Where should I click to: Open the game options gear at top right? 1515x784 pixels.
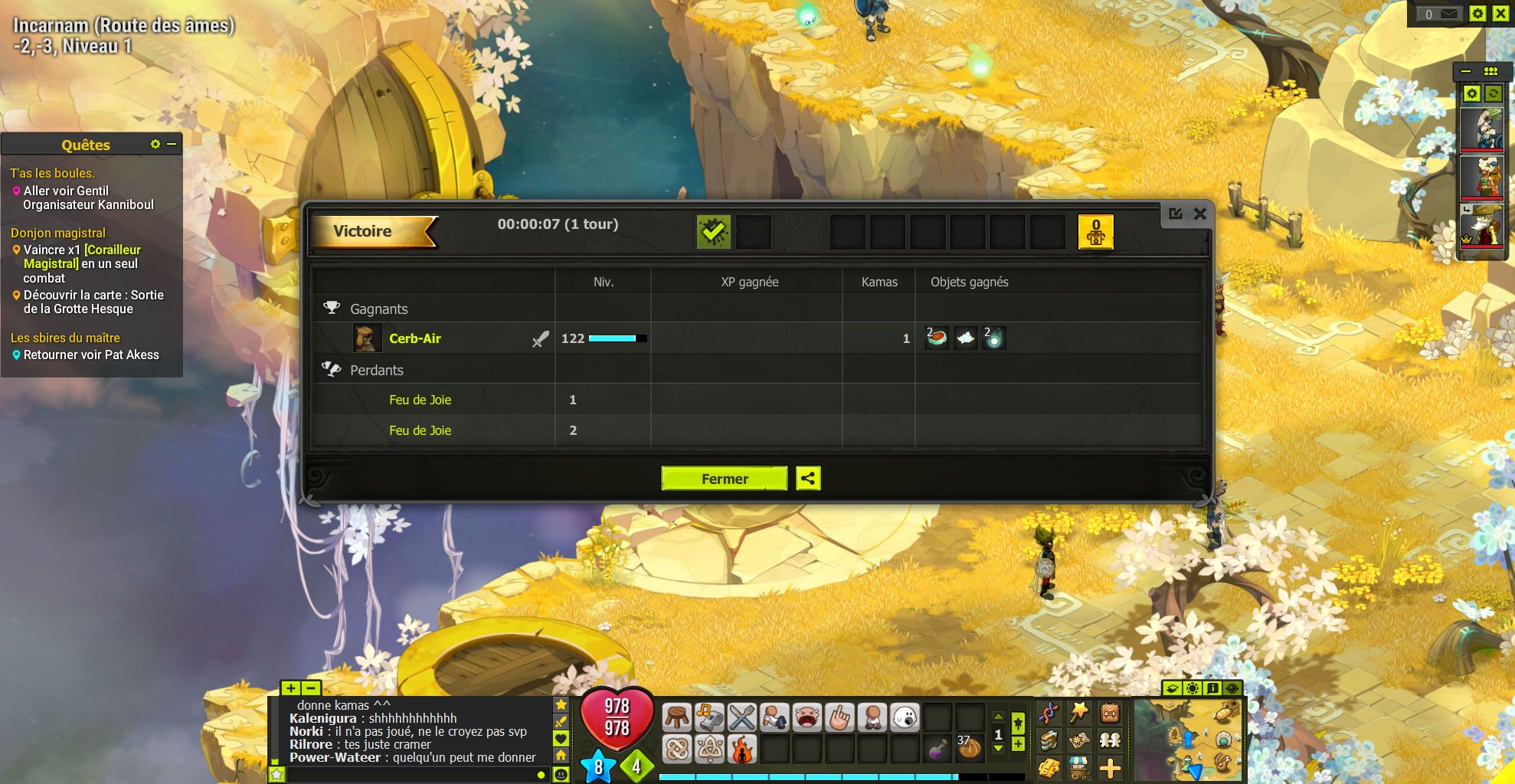click(x=1477, y=14)
